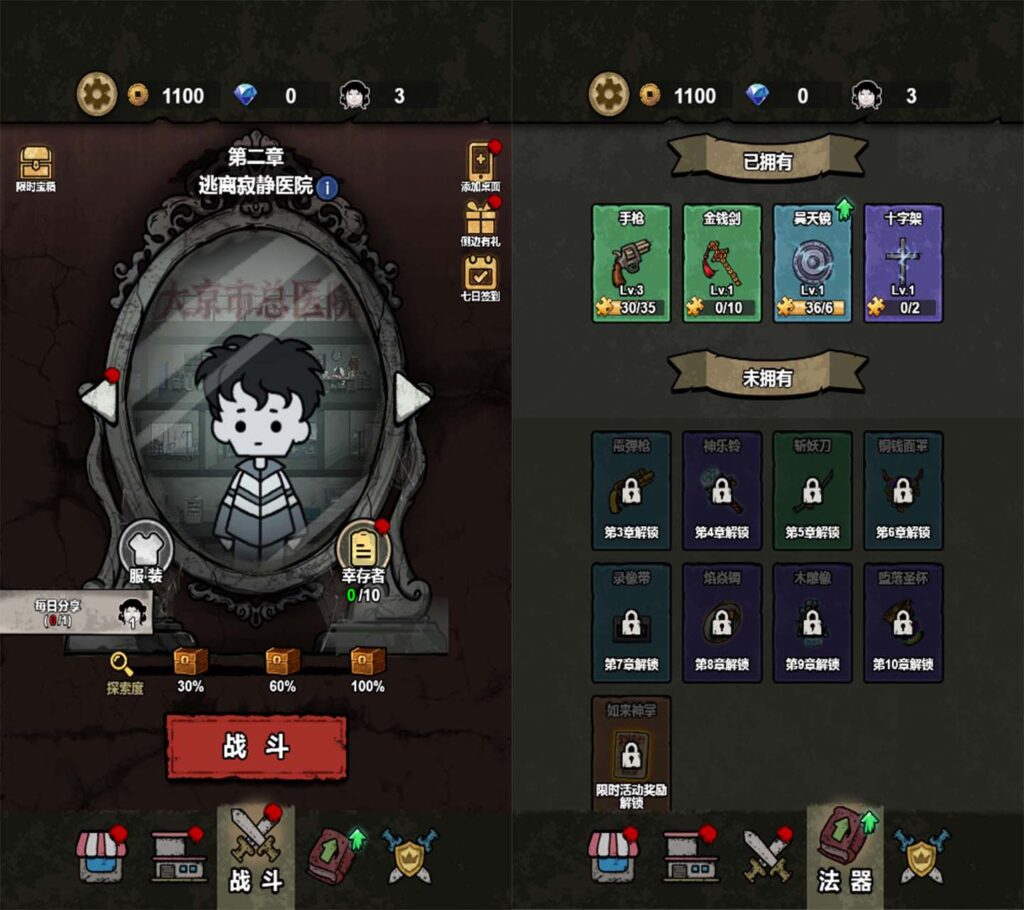Go to the next chapter with the right arrow
The image size is (1024, 910).
tap(411, 398)
